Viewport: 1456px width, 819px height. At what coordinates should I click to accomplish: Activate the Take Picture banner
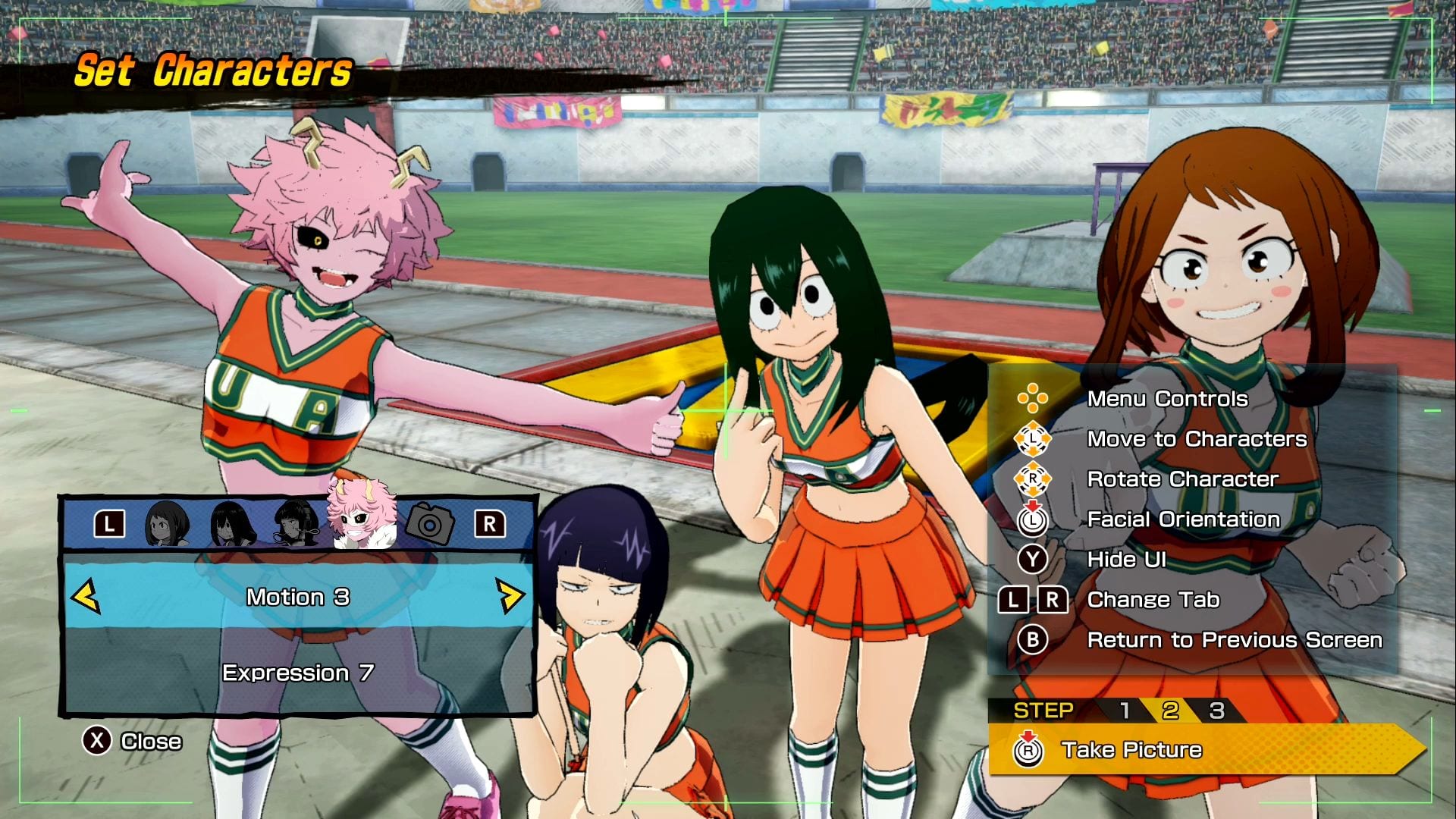(x=1206, y=750)
